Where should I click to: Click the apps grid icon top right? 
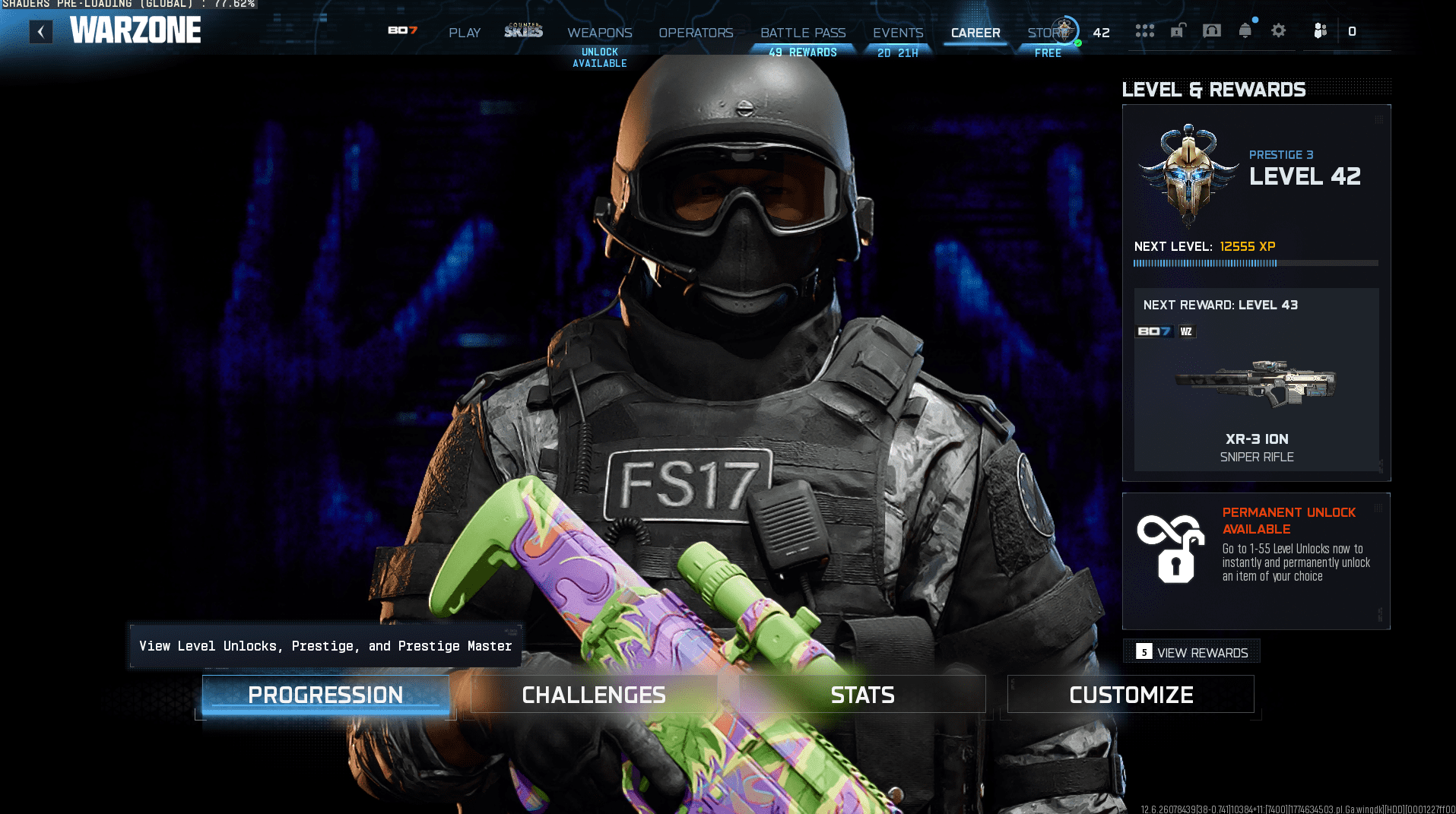[1144, 30]
